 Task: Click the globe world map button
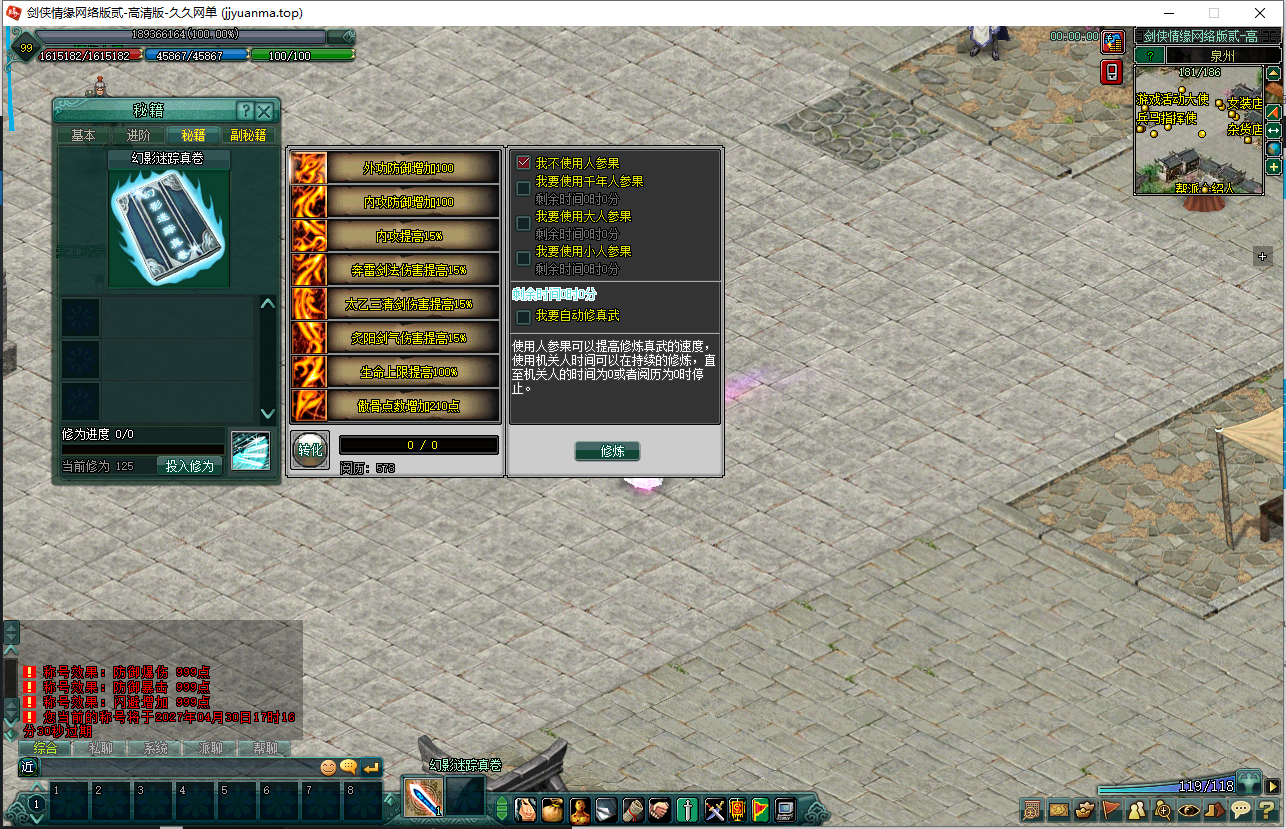point(1274,148)
